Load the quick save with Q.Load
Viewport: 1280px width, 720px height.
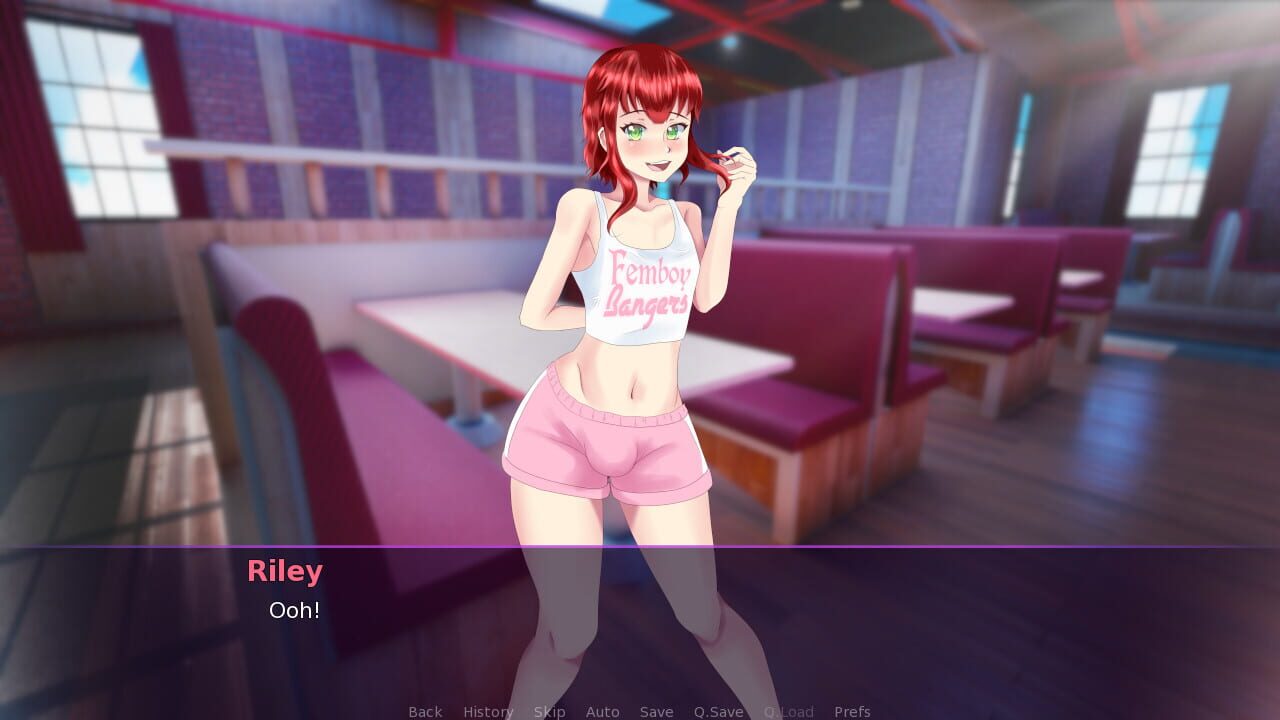click(788, 711)
